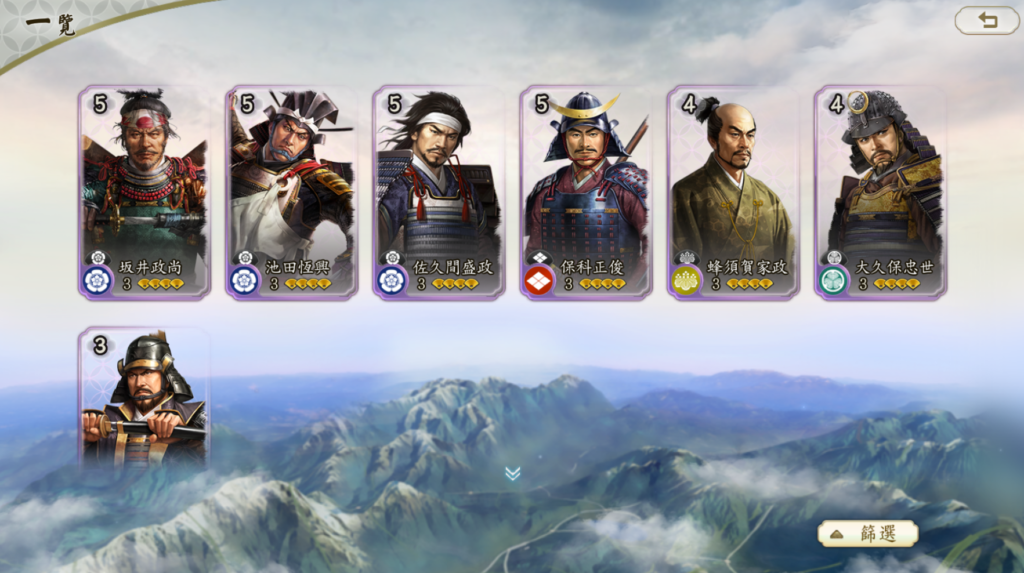Screen dimensions: 1024x573
Task: Click the back arrow button
Action: pyautogui.click(x=987, y=20)
